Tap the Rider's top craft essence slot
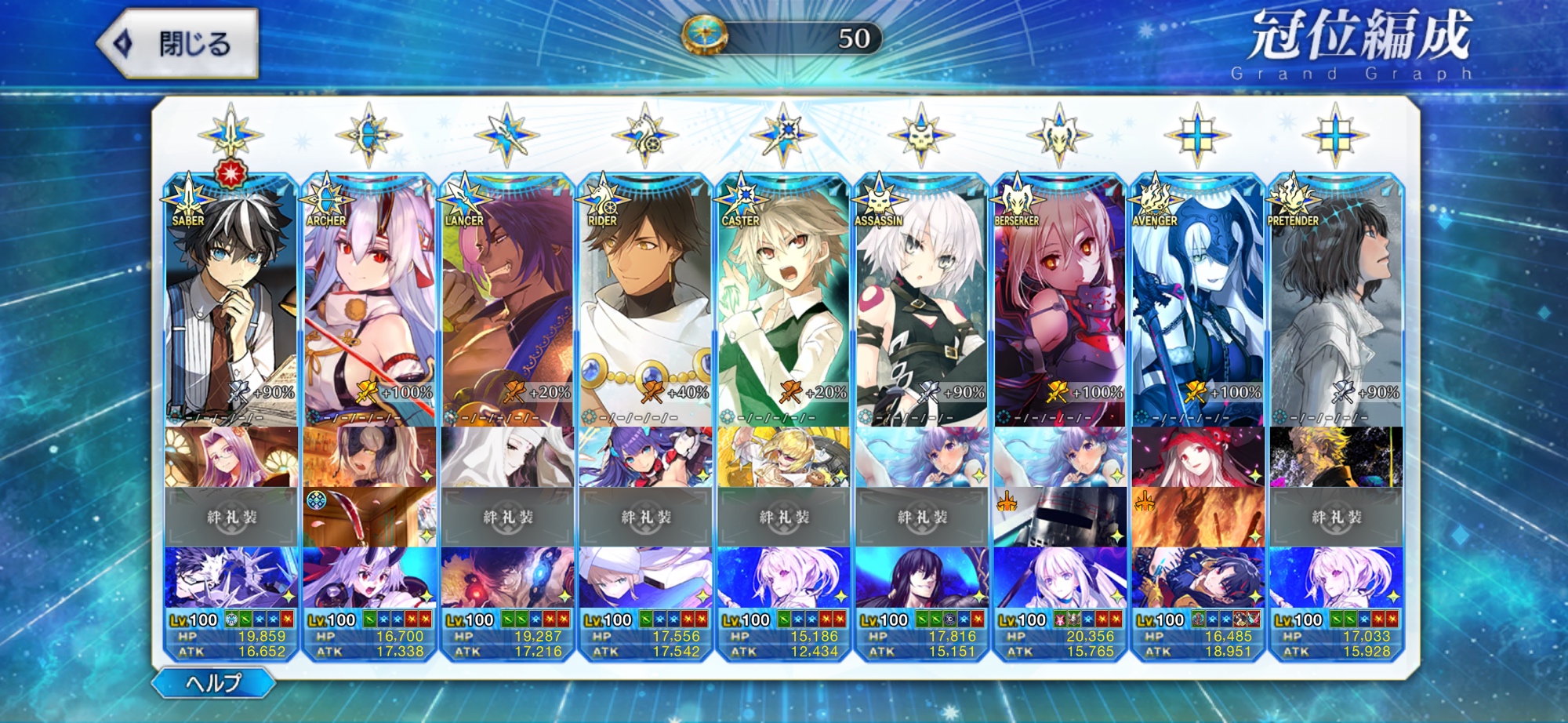The image size is (1568, 723). point(645,456)
